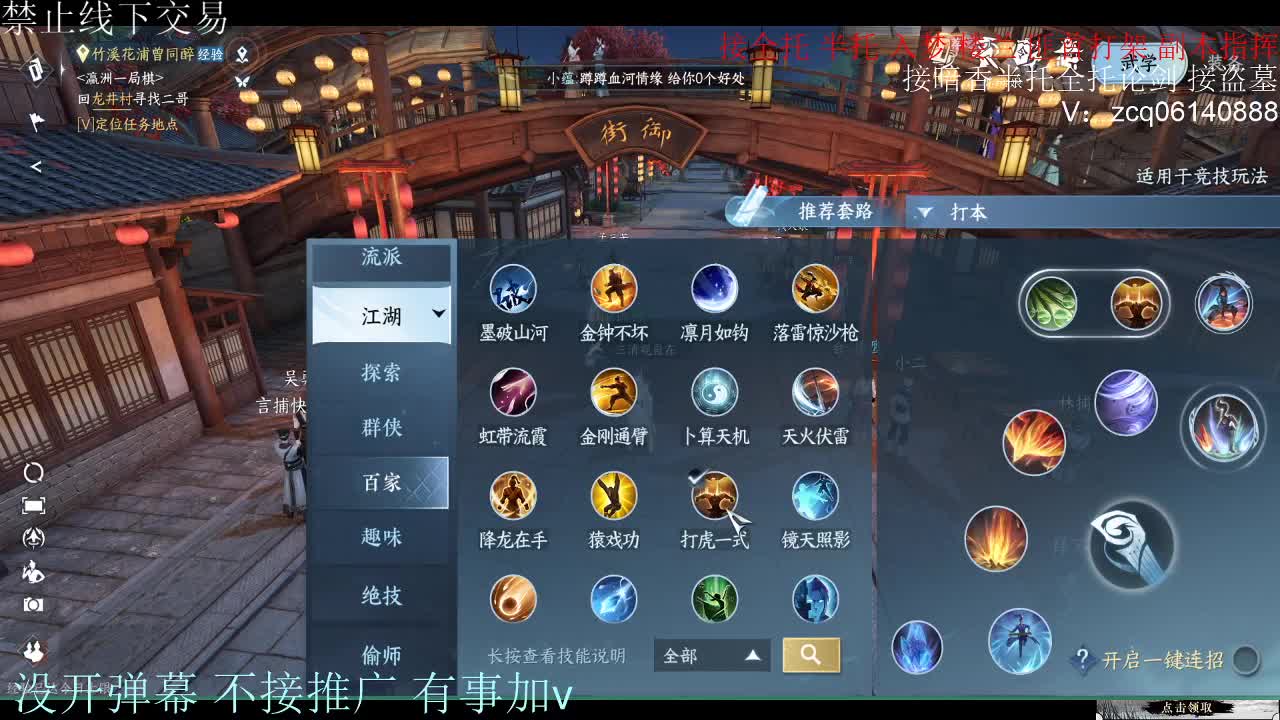The image size is (1280, 720).
Task: Open the 卜算天机 skill icon
Action: (x=713, y=392)
